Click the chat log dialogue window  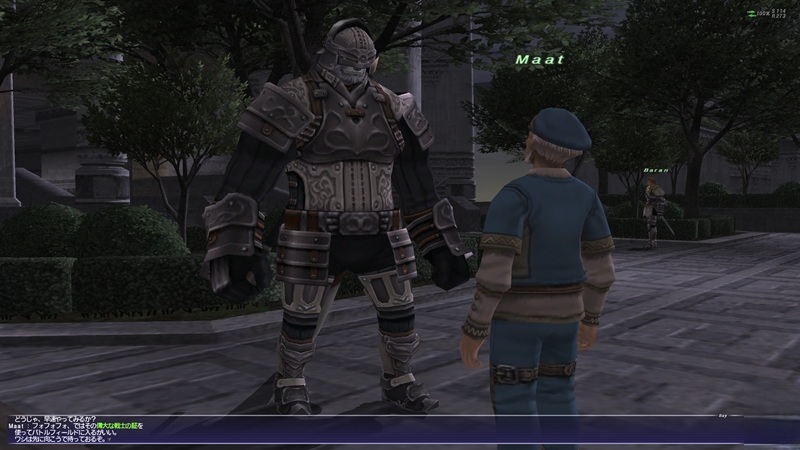300,431
